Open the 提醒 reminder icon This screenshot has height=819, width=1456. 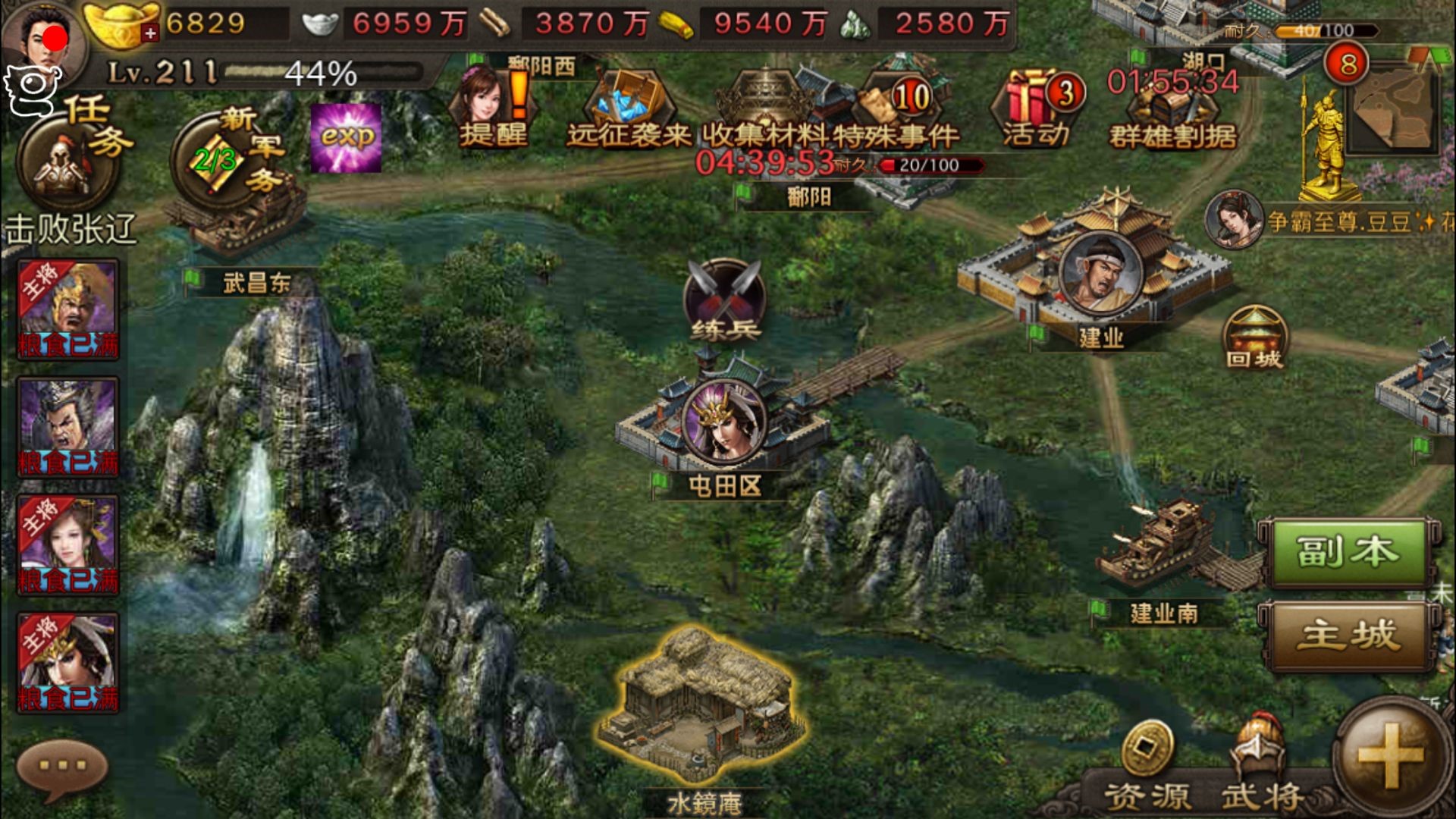(x=493, y=106)
